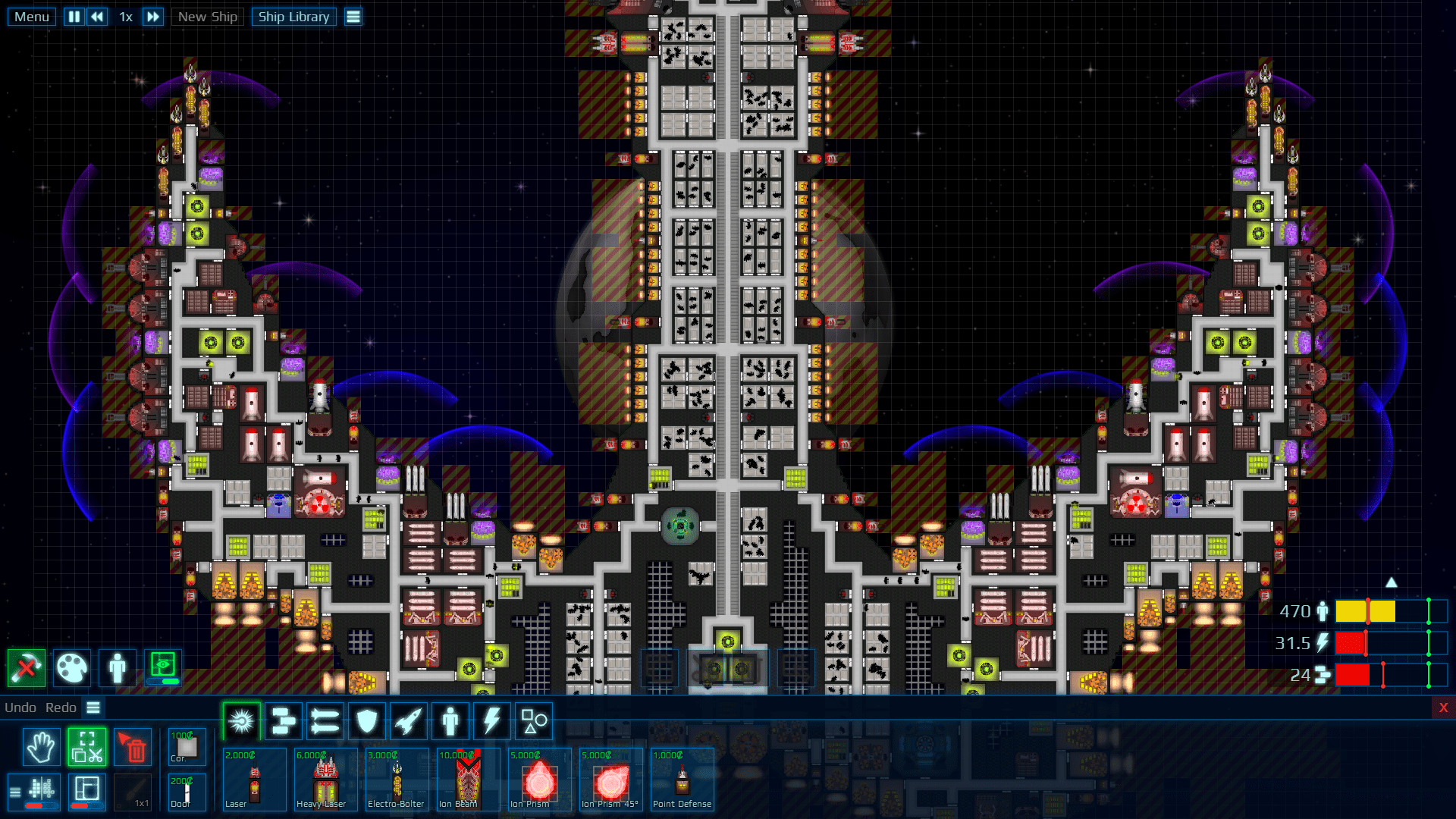Open the menu next to Undo Redo
Screen dimensions: 1456x819
93,708
